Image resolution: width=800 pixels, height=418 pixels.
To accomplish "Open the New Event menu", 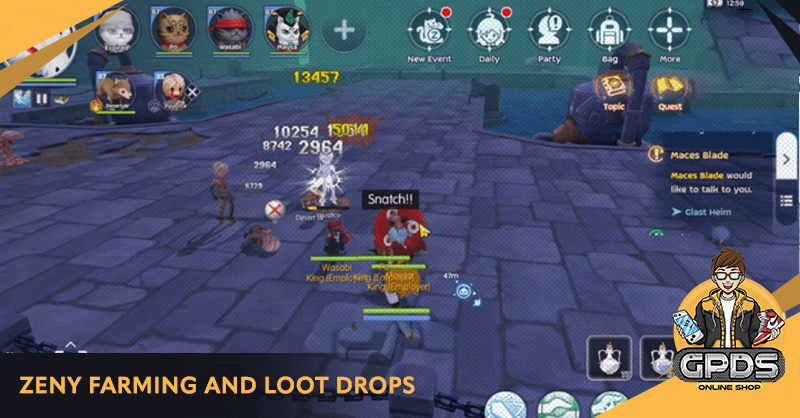I will pos(429,31).
